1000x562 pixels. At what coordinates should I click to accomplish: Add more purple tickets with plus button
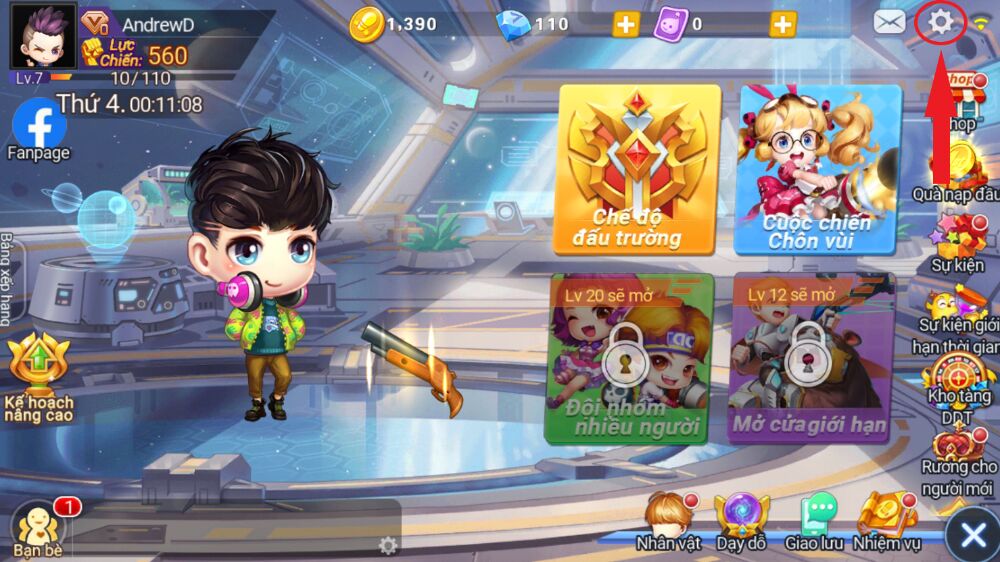coord(783,24)
